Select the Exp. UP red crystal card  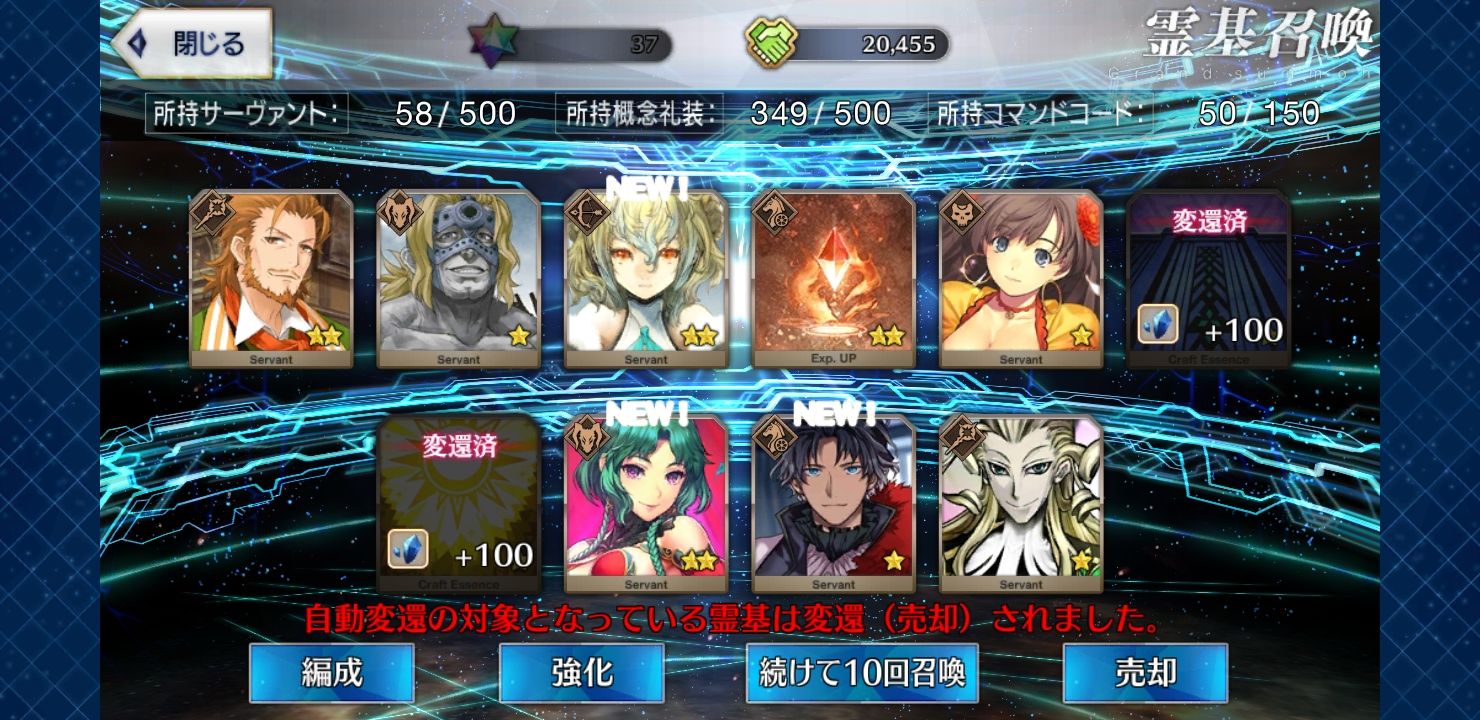pyautogui.click(x=834, y=278)
